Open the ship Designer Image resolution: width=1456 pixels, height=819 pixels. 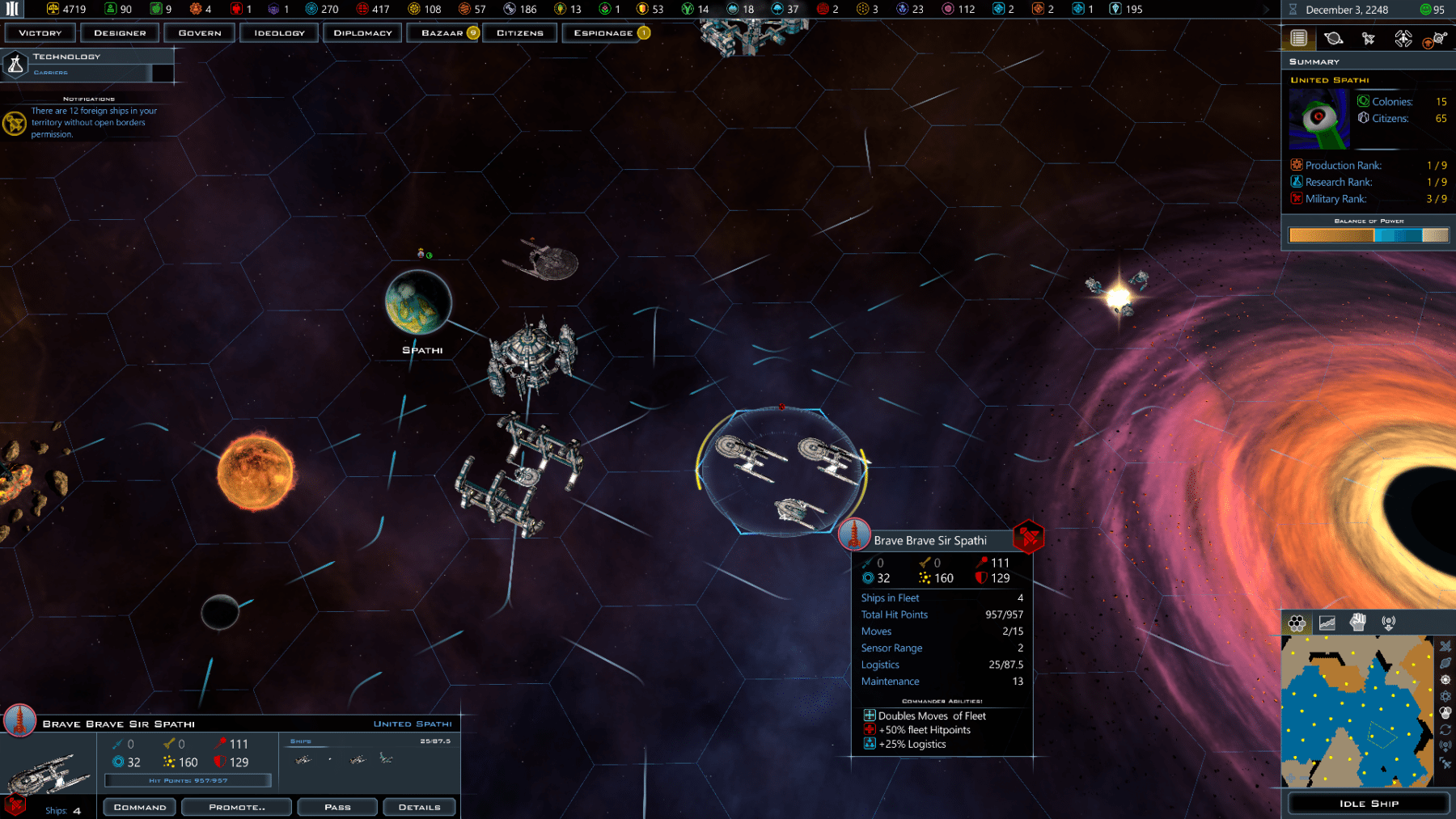click(x=120, y=33)
